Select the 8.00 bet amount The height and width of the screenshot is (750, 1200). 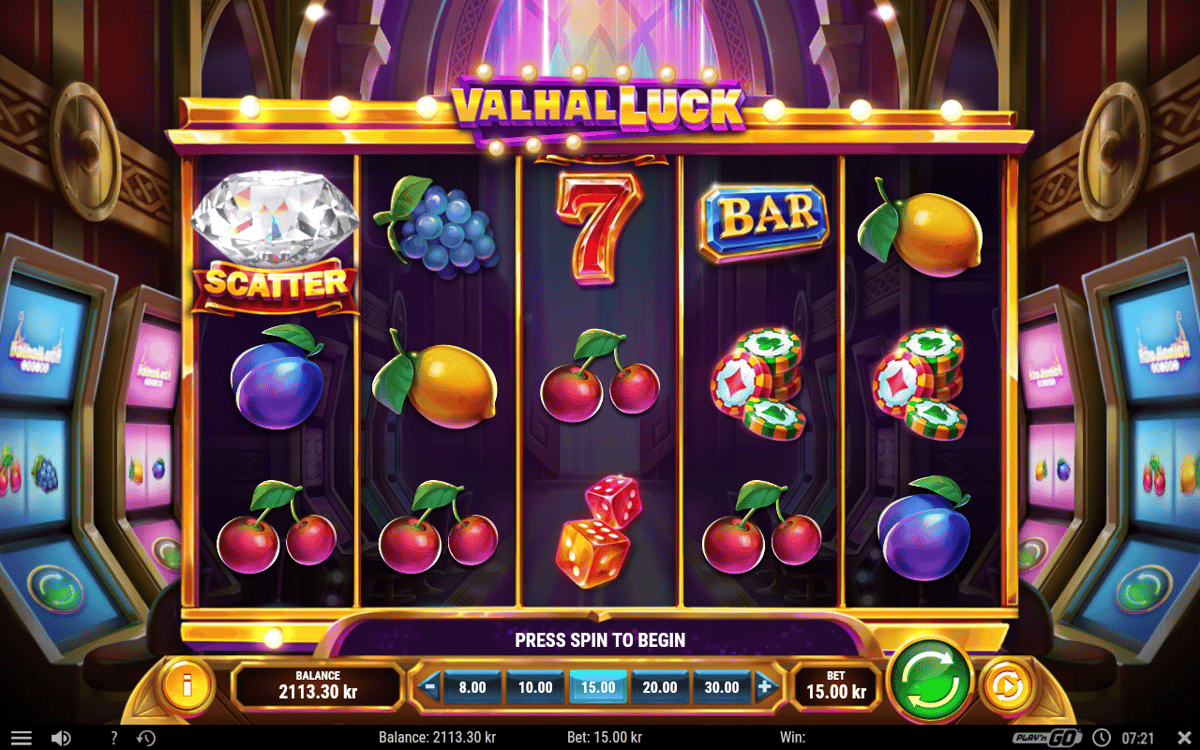(472, 687)
